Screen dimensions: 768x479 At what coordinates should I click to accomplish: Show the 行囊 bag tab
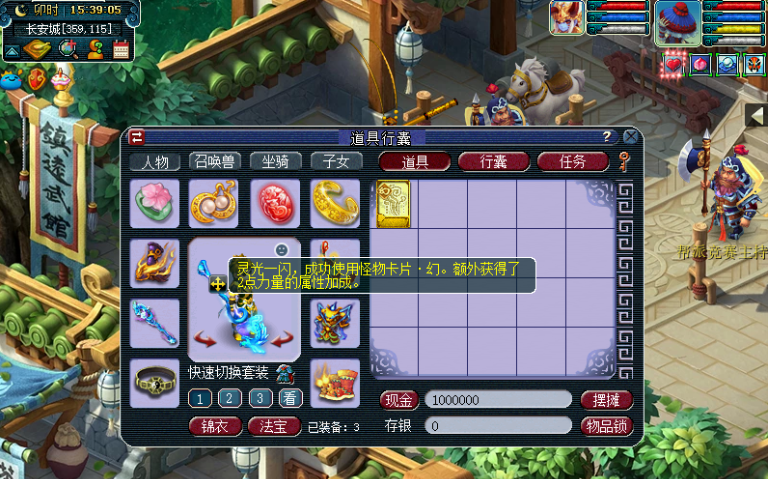tap(494, 162)
